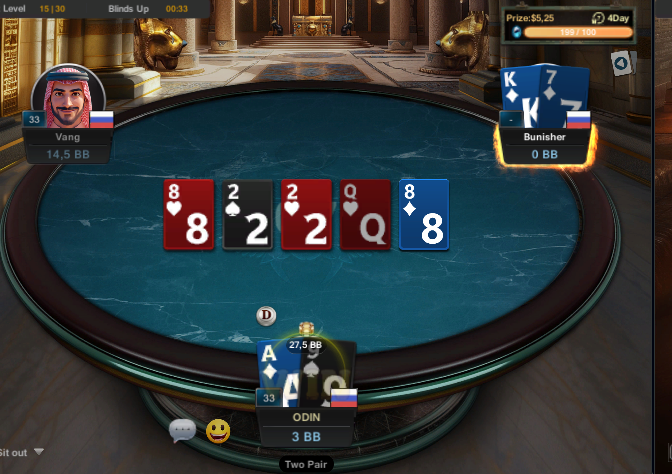Expand the side panel arrow button
672x474 pixels.
tap(621, 64)
